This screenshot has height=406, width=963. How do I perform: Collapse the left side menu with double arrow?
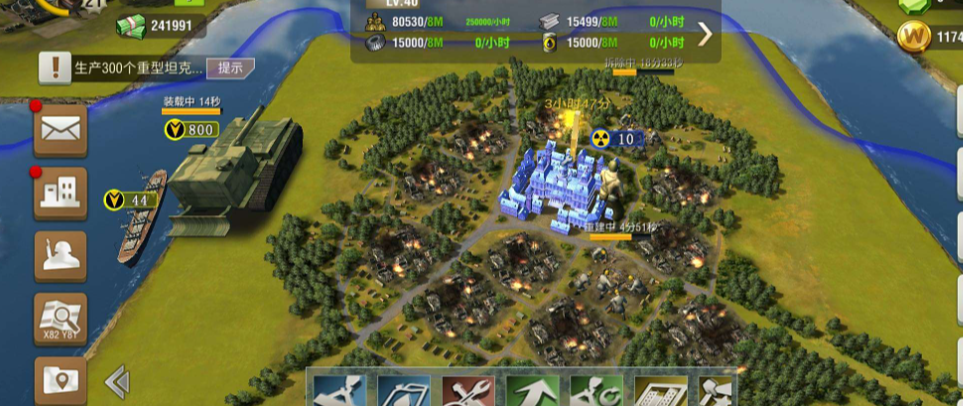[117, 381]
